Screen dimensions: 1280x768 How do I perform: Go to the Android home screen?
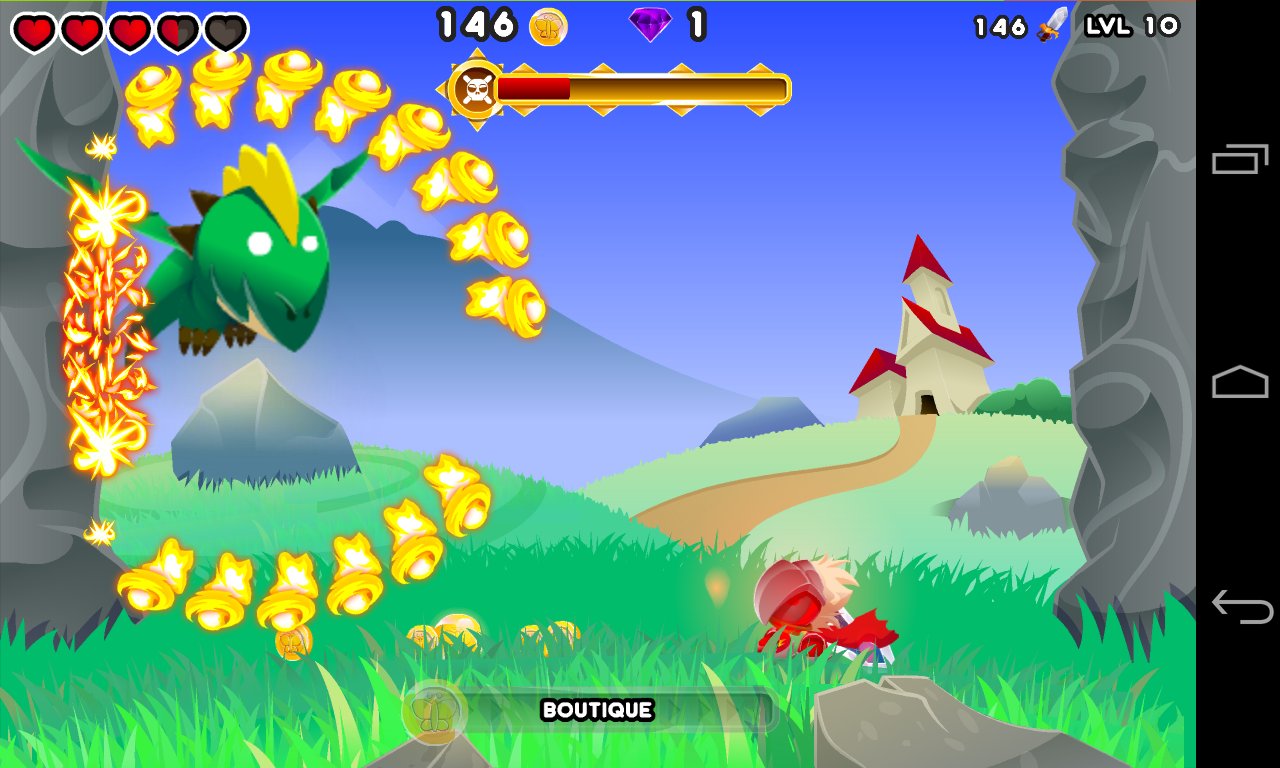pyautogui.click(x=1240, y=383)
